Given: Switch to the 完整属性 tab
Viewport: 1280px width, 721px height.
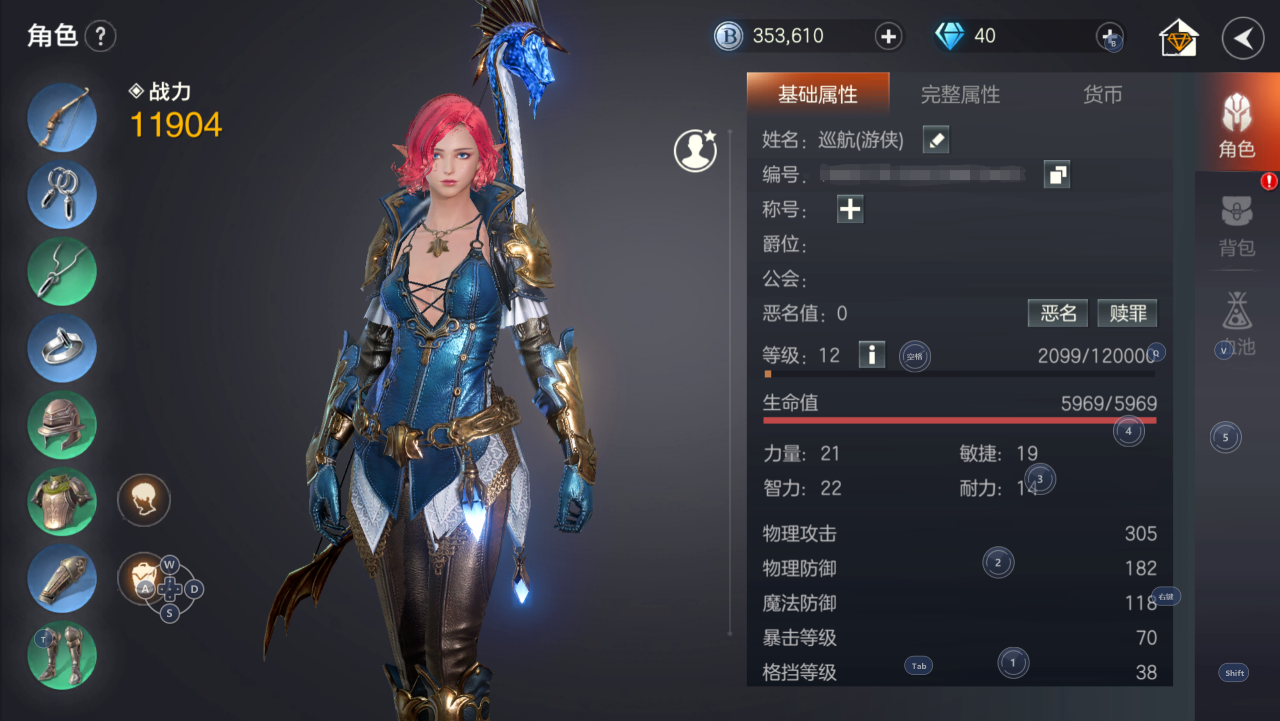Looking at the screenshot, I should pyautogui.click(x=959, y=95).
